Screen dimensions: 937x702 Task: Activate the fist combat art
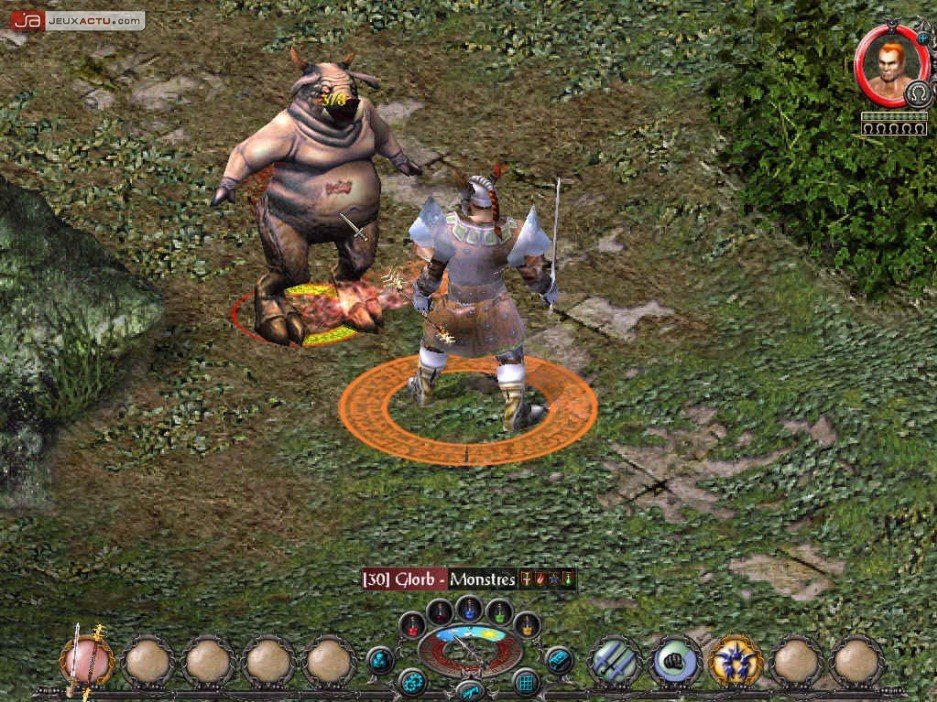pos(675,661)
